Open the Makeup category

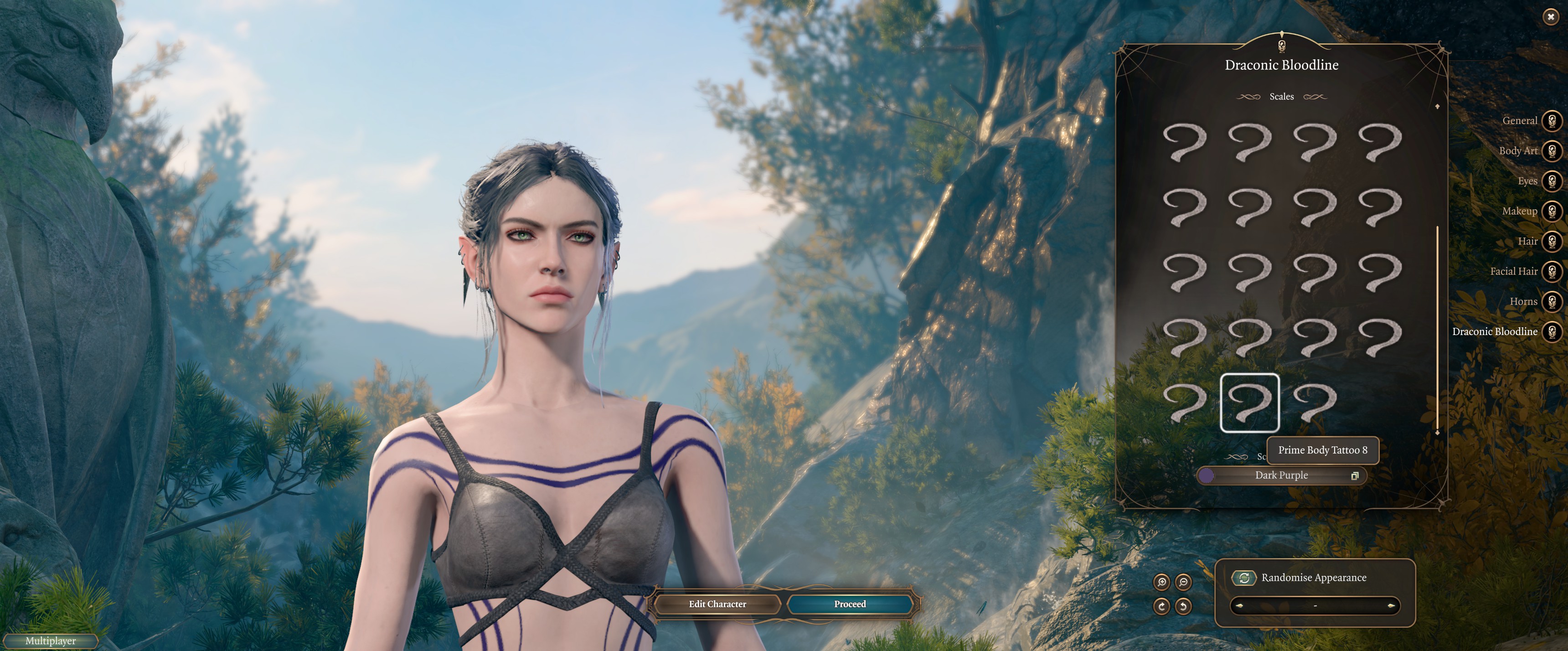tap(1552, 211)
